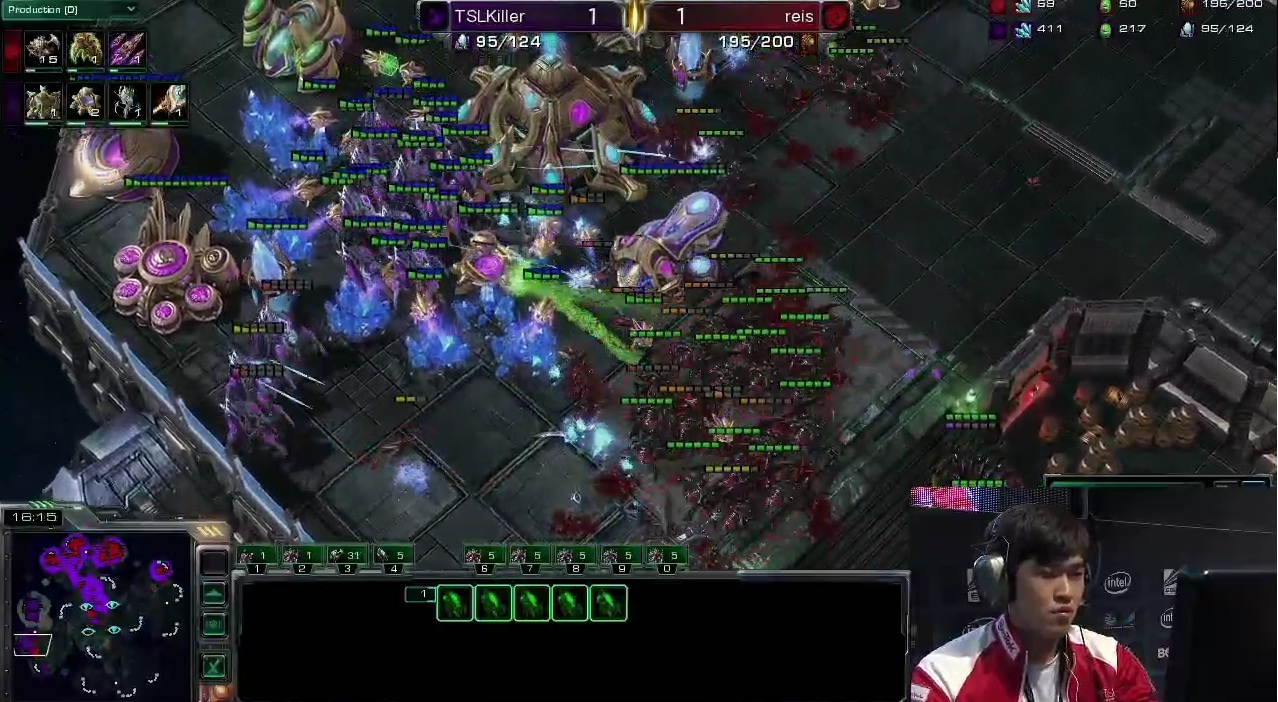Viewport: 1278px width, 702px height.
Task: Activate control group 0
Action: point(666,556)
